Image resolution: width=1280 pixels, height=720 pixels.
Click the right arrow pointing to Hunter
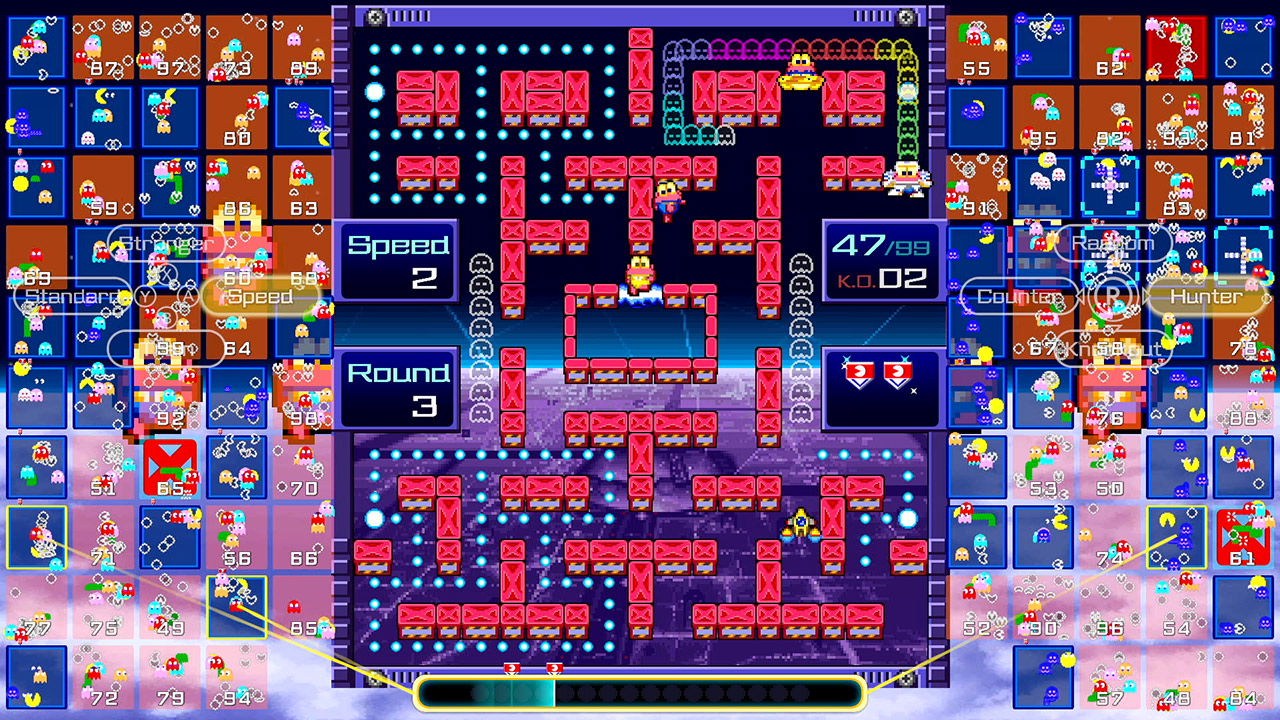(1147, 294)
